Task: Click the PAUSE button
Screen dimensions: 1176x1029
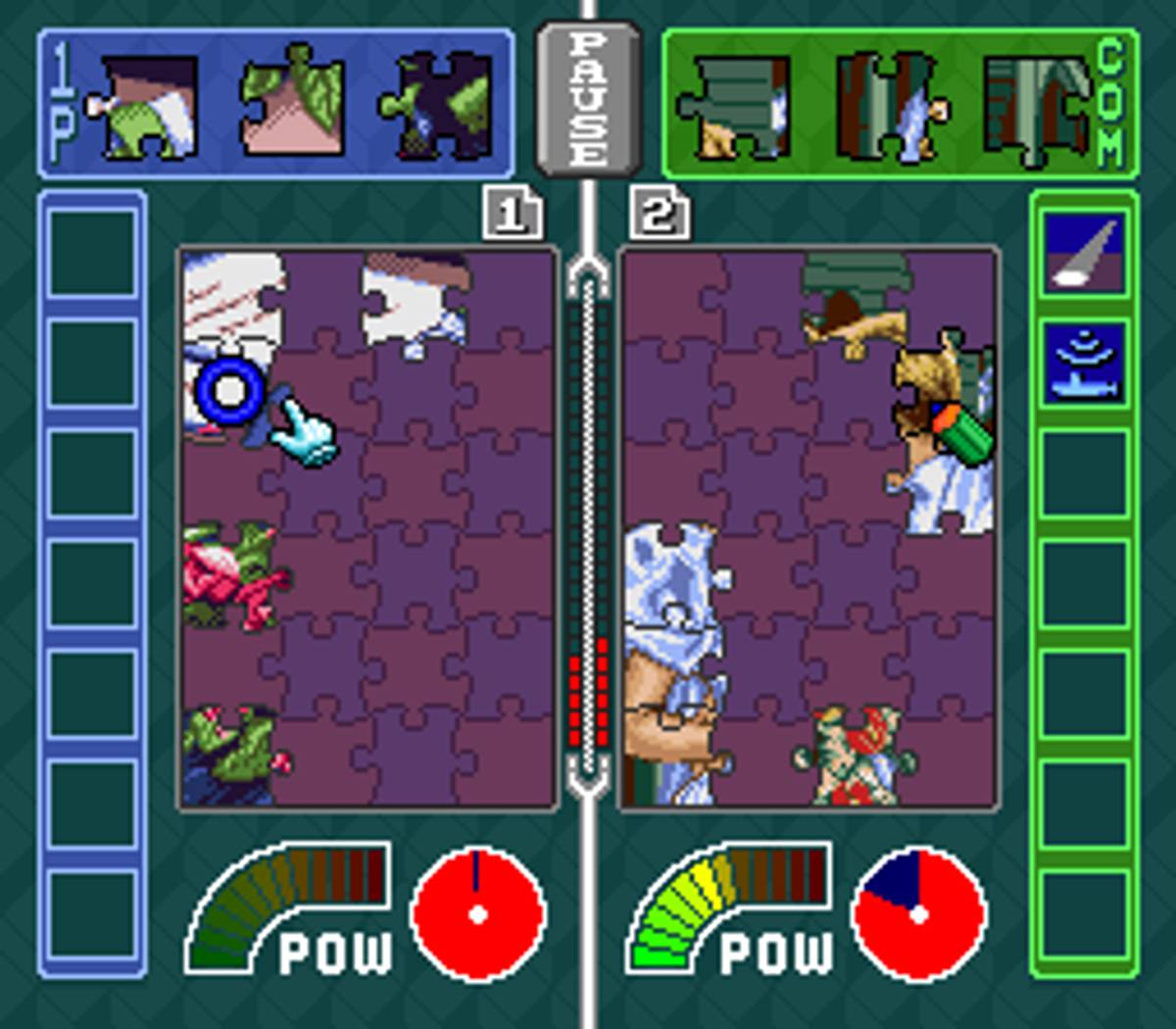Action: click(x=587, y=98)
